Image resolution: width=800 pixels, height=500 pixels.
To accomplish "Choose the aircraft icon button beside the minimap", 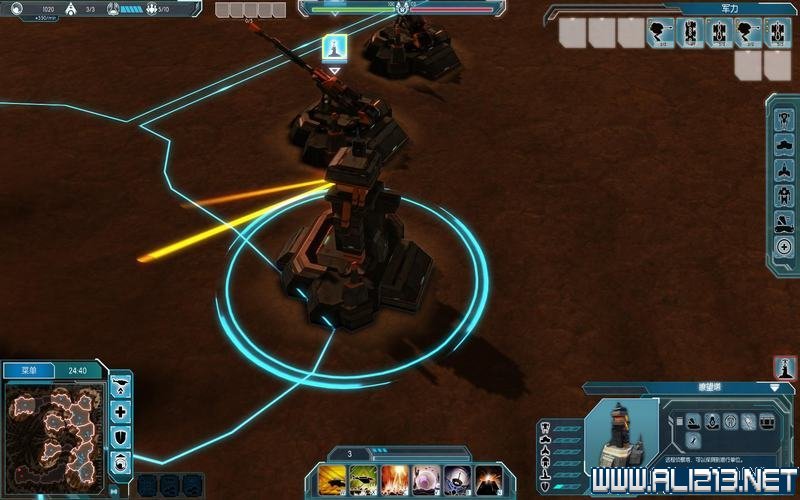I will [121, 386].
